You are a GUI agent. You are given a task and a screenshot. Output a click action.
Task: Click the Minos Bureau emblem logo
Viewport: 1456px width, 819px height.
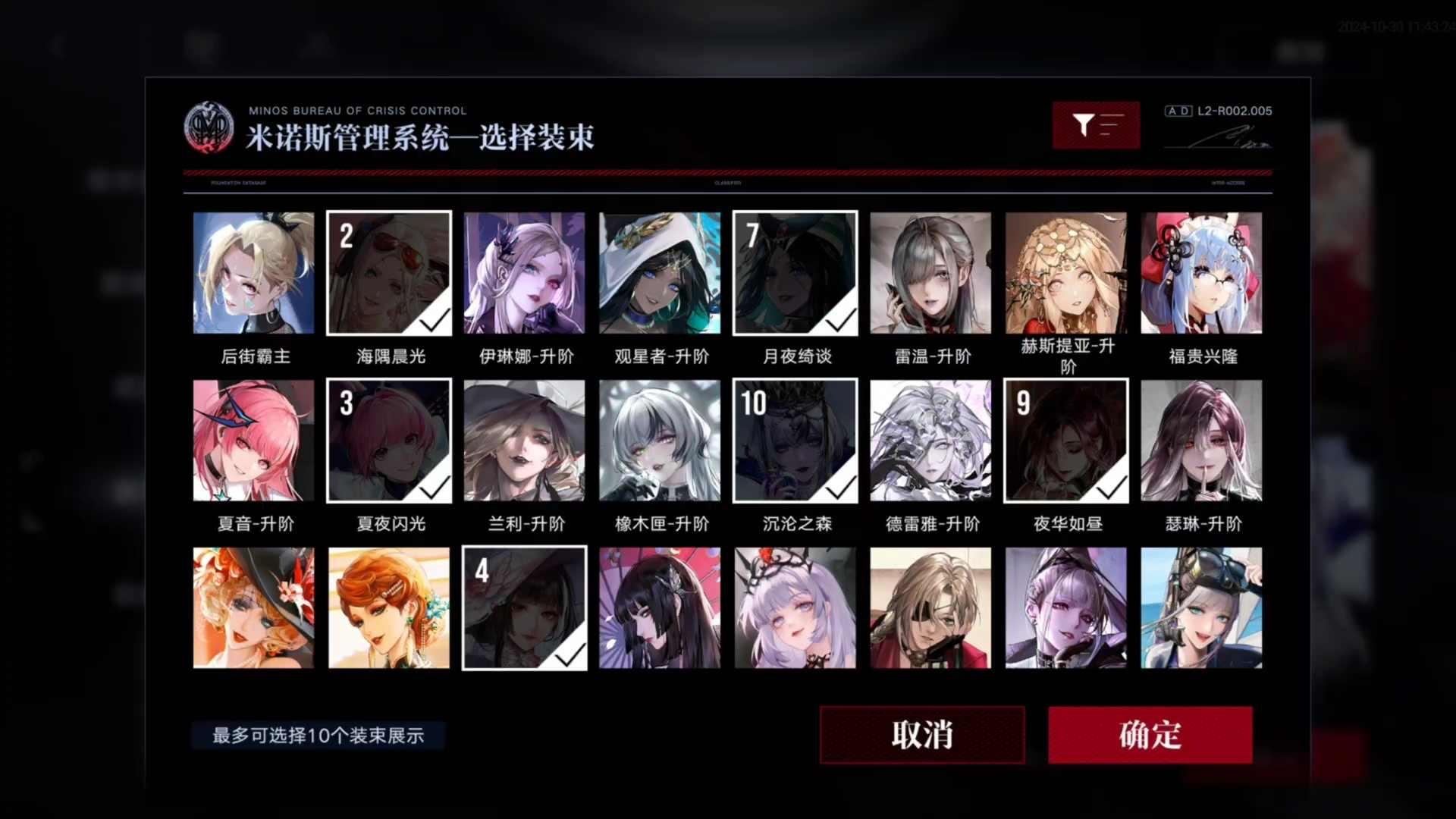(x=209, y=125)
